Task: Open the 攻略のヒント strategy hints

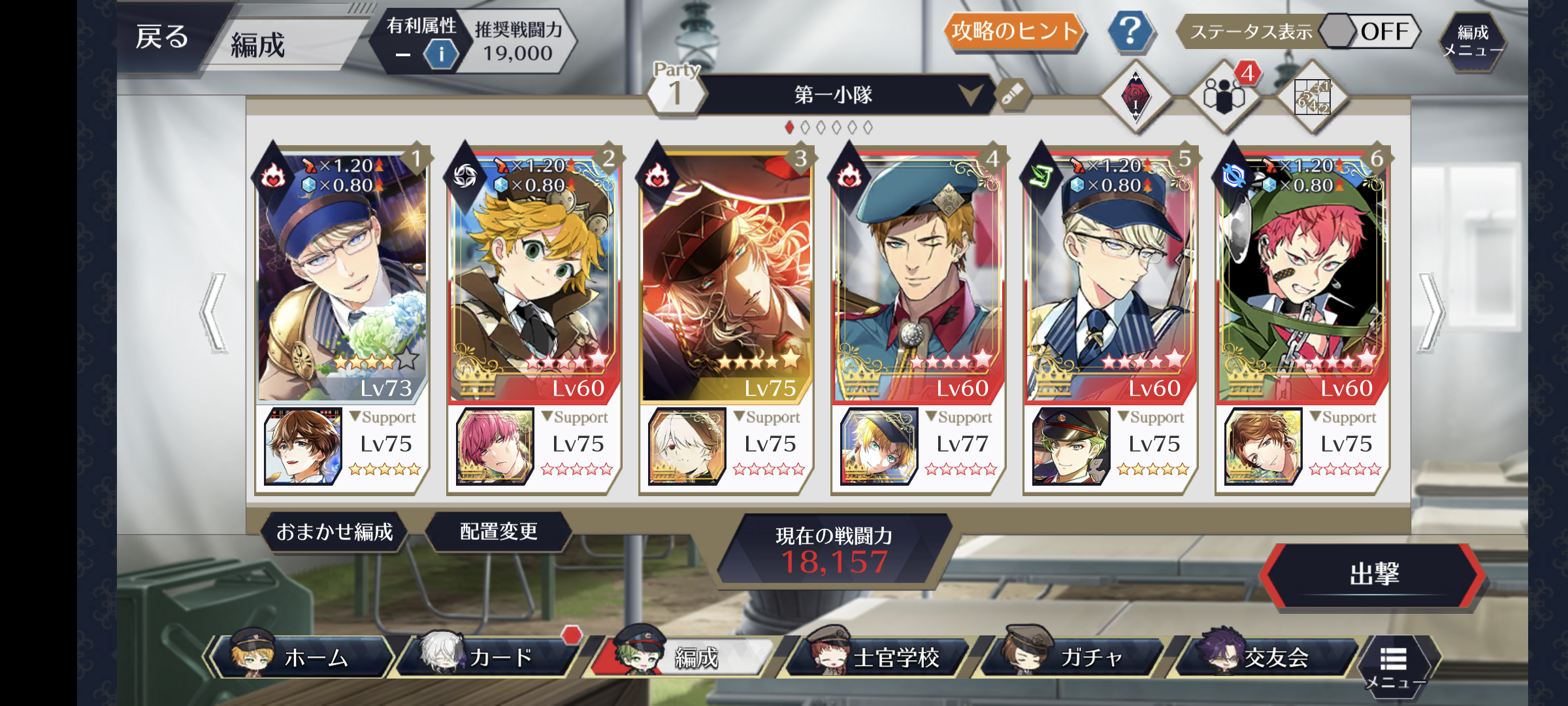Action: pyautogui.click(x=1013, y=31)
